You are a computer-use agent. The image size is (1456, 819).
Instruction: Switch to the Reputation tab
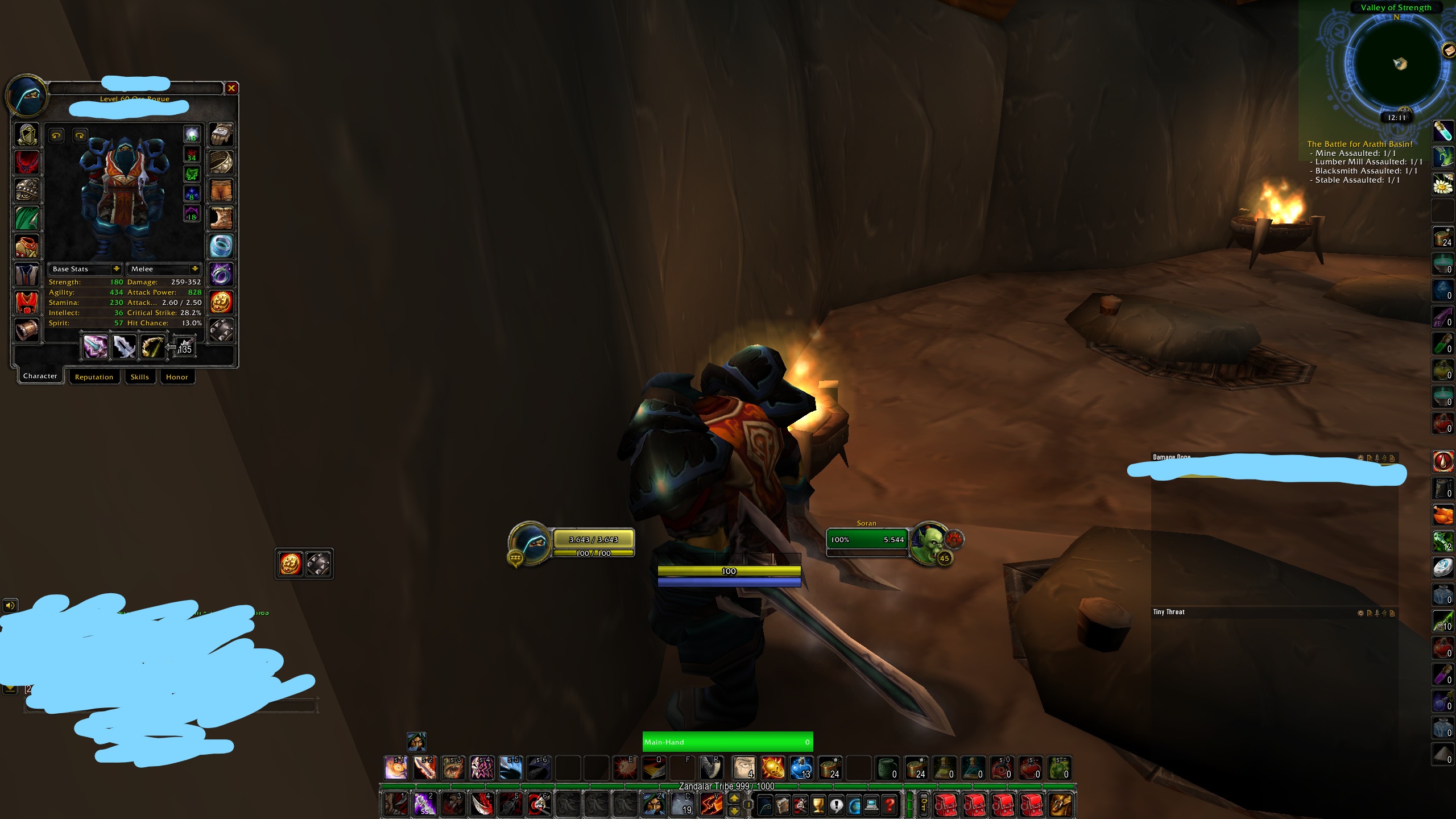94,377
